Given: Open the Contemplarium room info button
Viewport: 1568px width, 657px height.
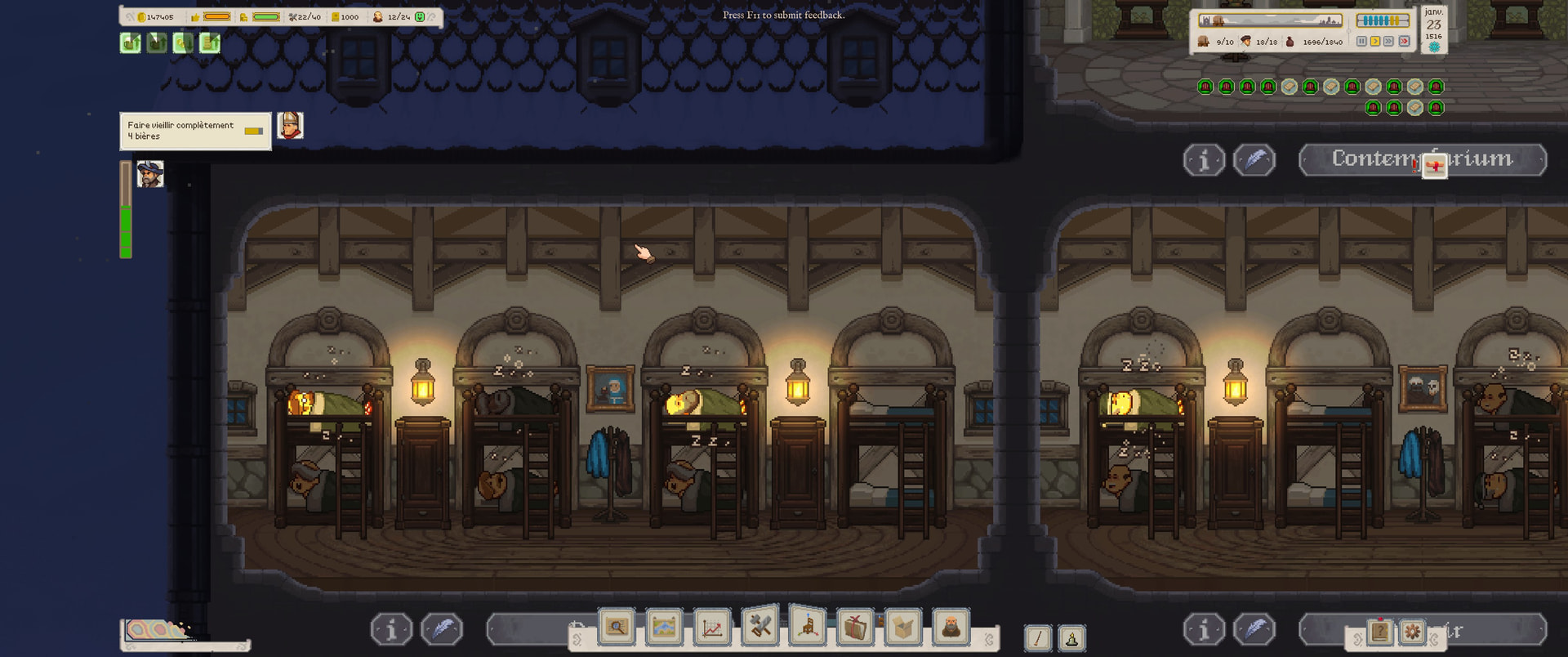Looking at the screenshot, I should pyautogui.click(x=1204, y=160).
